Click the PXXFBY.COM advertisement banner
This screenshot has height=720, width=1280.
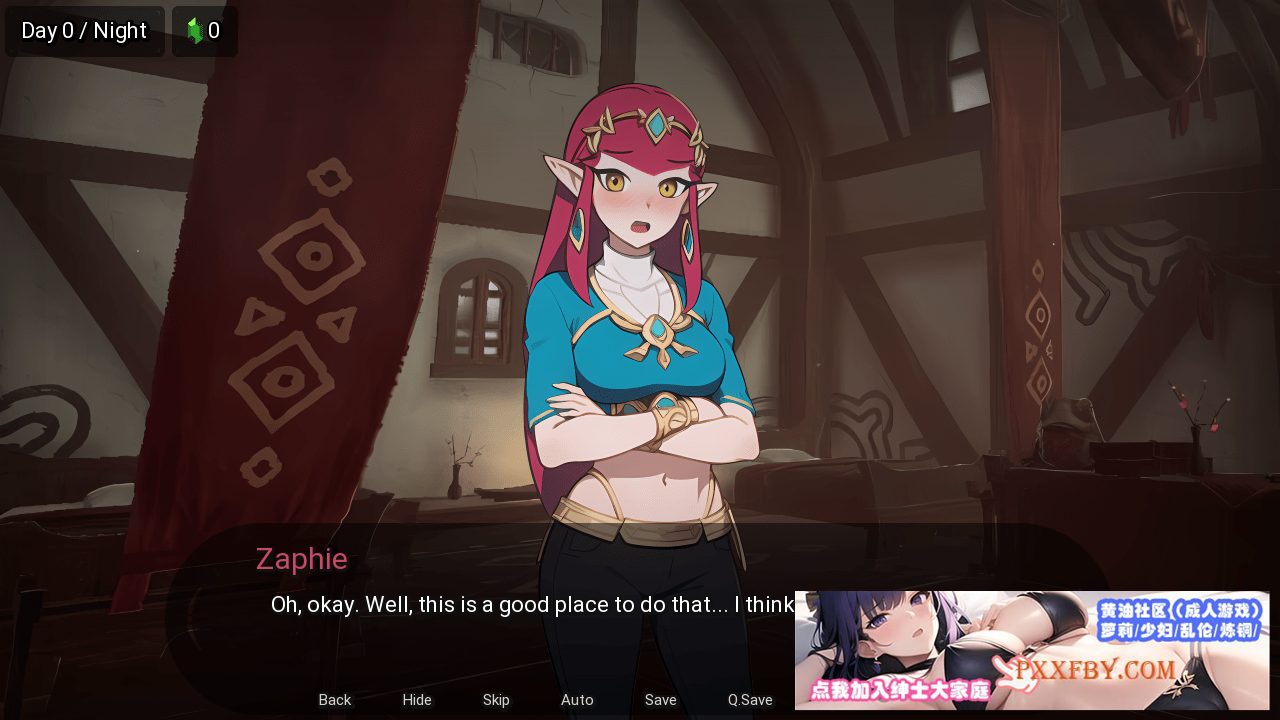click(1031, 650)
